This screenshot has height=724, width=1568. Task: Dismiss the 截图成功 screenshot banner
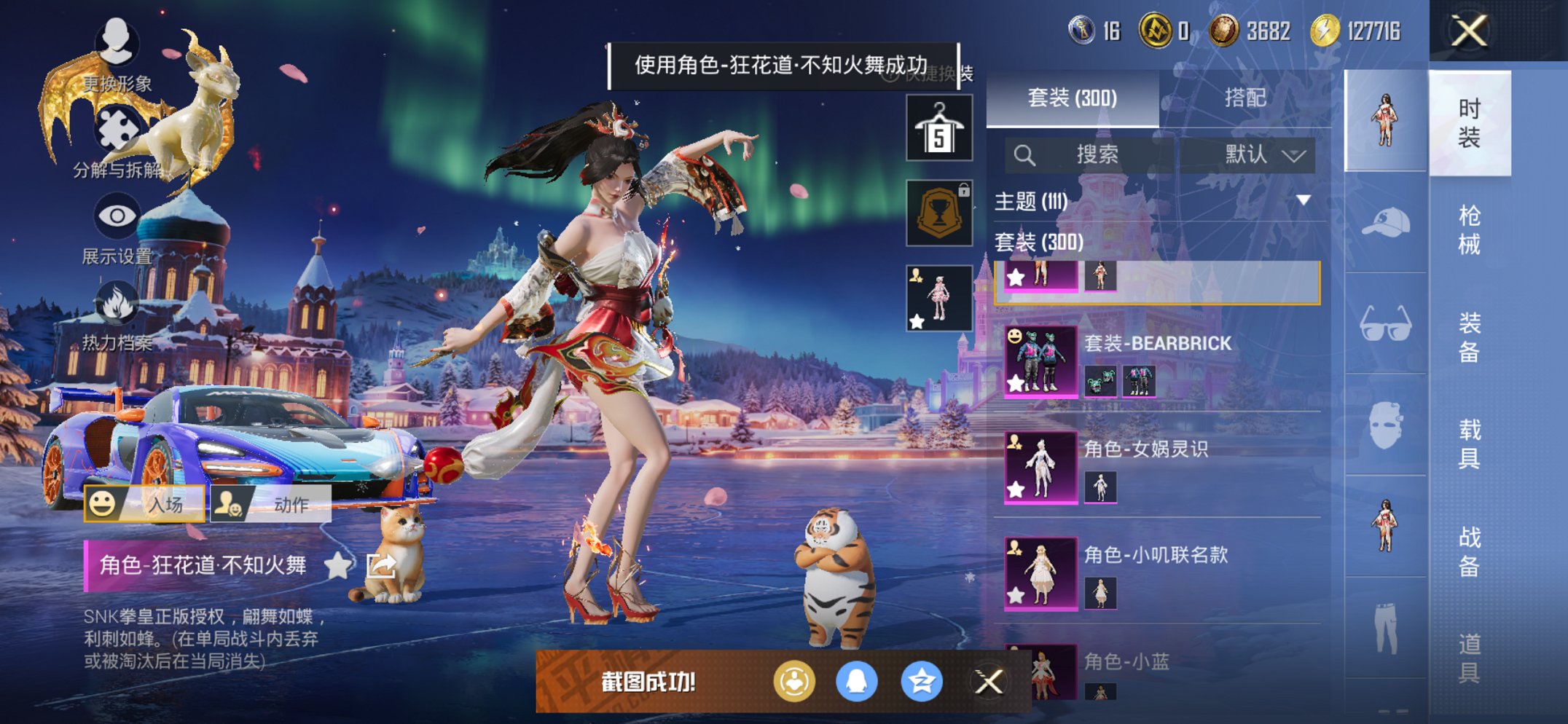pyautogui.click(x=989, y=682)
